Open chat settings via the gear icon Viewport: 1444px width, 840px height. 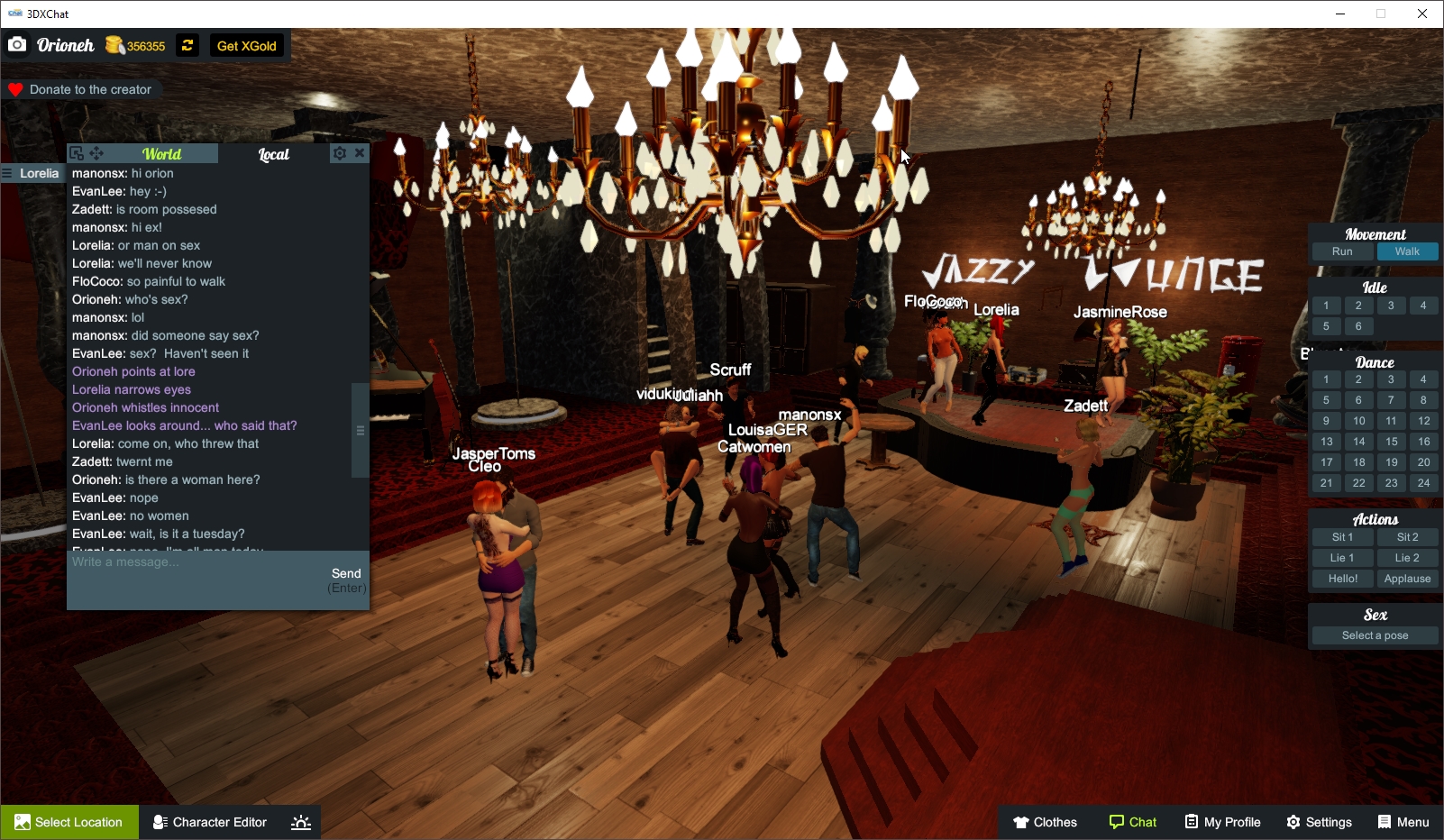(340, 153)
